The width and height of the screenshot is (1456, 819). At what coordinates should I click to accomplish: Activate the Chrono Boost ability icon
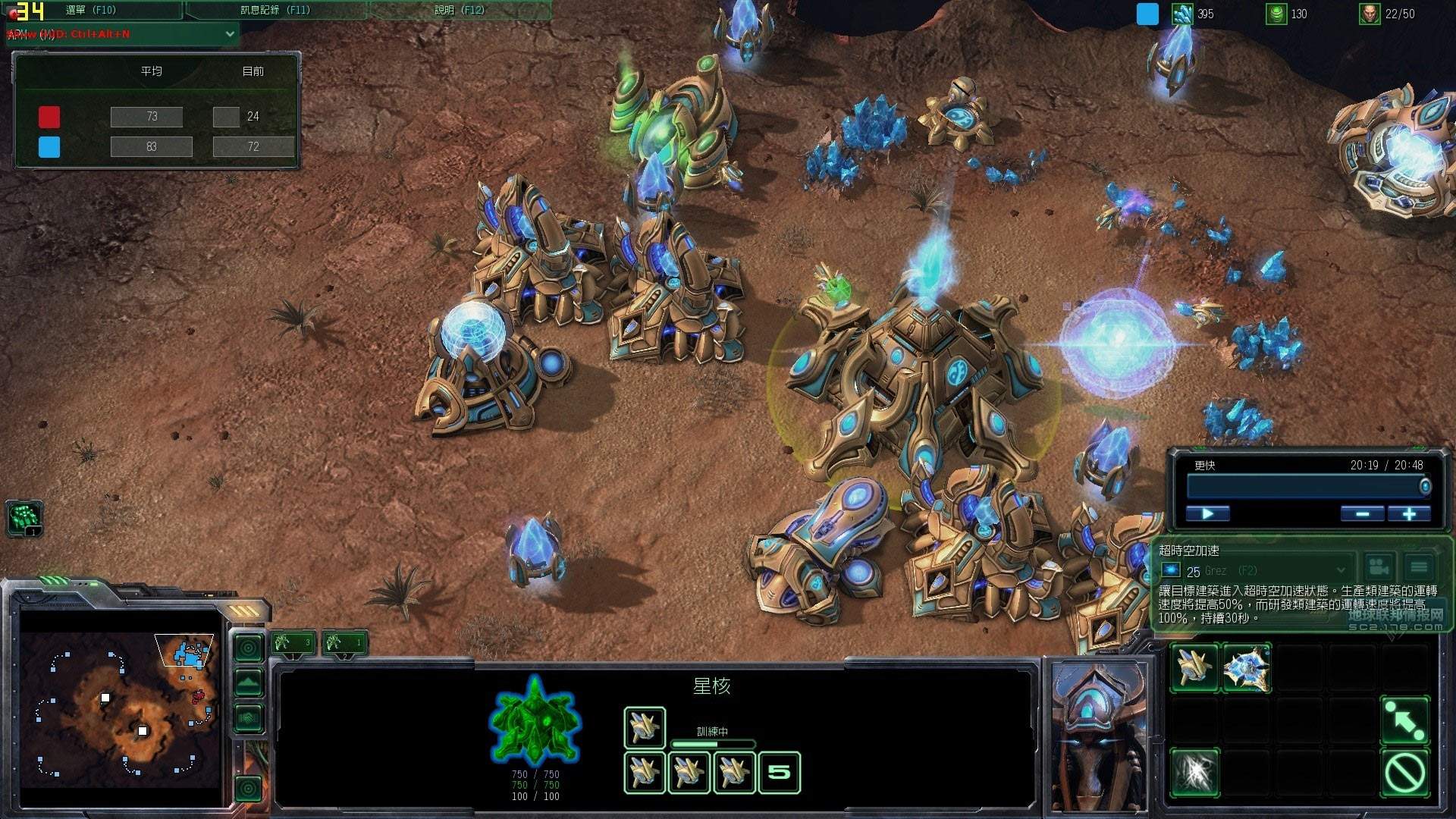[x=1194, y=773]
